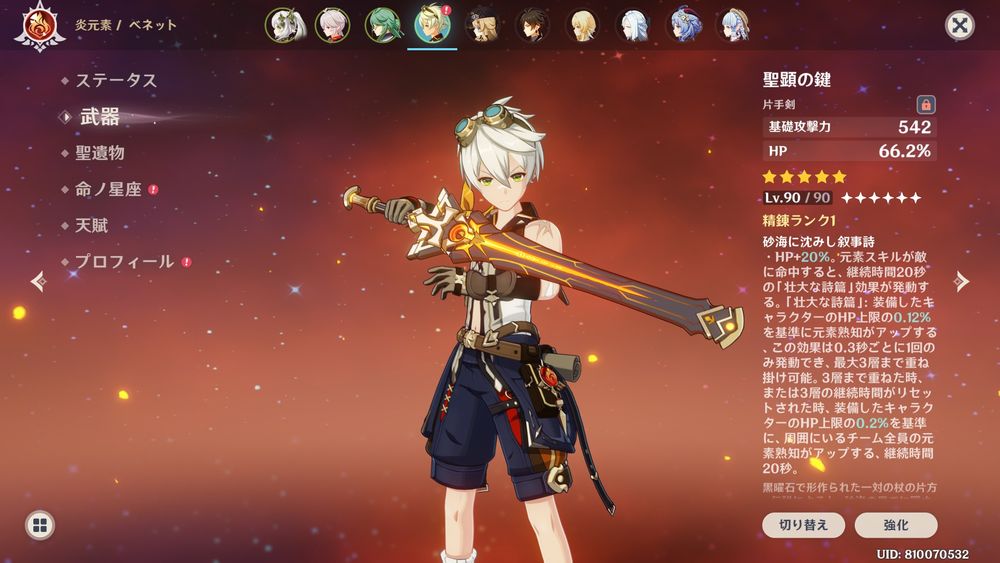Open the four-square grid menu button
The height and width of the screenshot is (563, 1000).
[40, 525]
